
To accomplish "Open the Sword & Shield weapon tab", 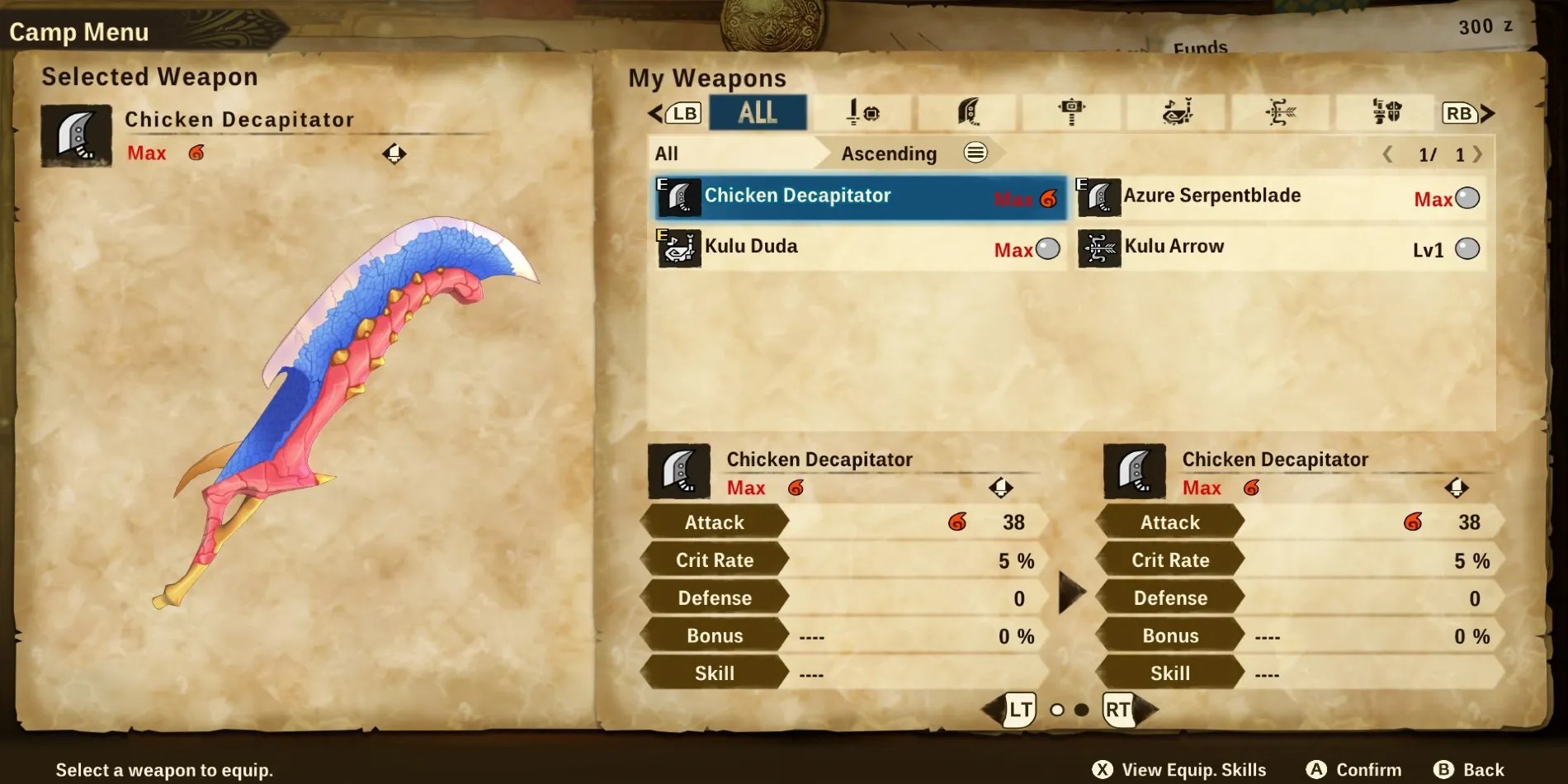I will coord(863,113).
